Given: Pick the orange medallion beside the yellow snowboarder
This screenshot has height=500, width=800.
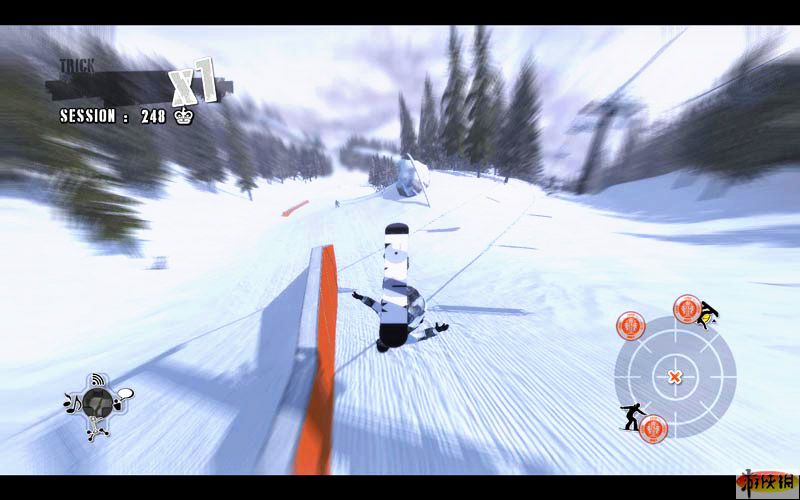Looking at the screenshot, I should [687, 308].
